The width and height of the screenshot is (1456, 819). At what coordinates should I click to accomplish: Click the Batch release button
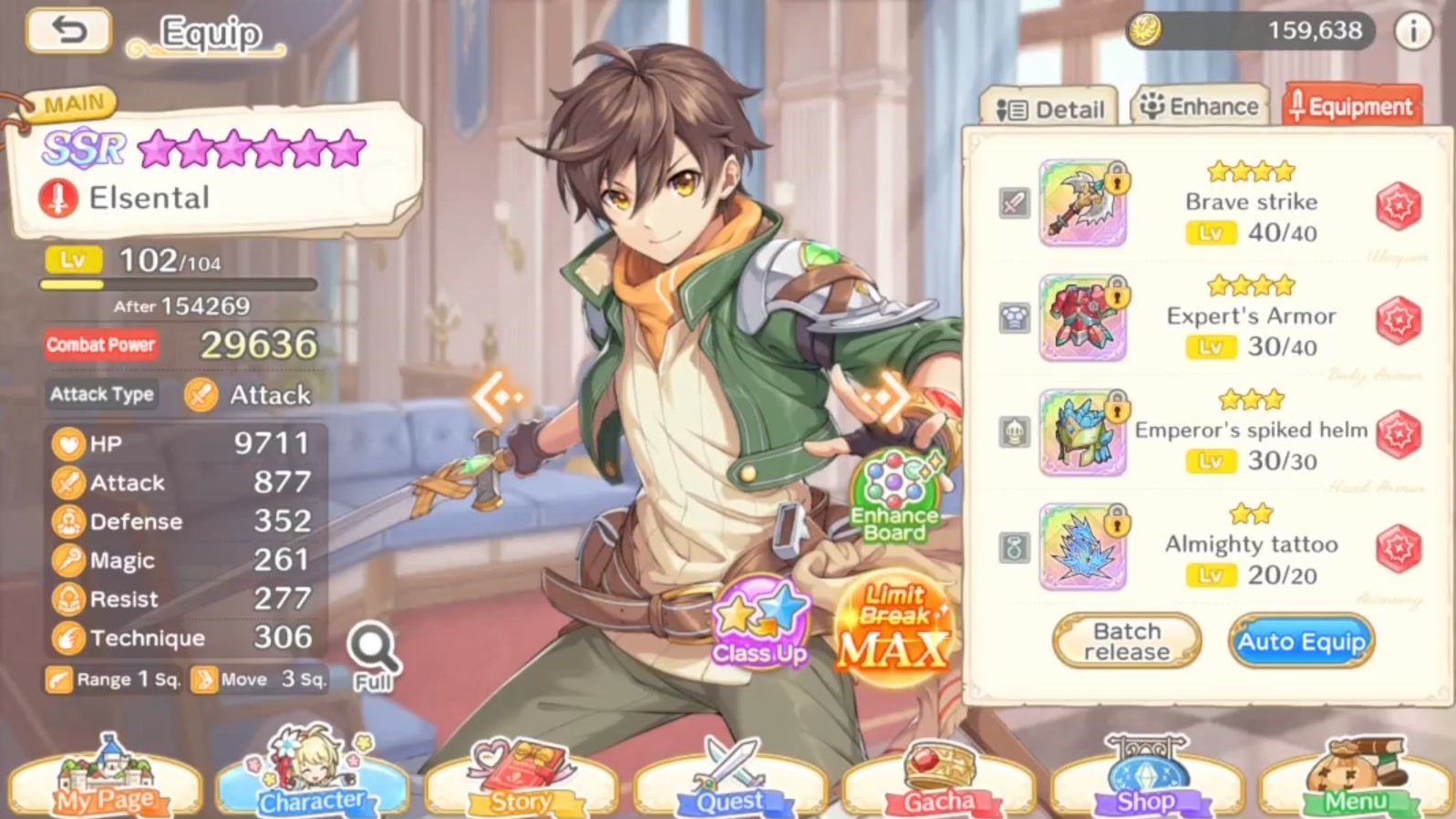[1127, 641]
